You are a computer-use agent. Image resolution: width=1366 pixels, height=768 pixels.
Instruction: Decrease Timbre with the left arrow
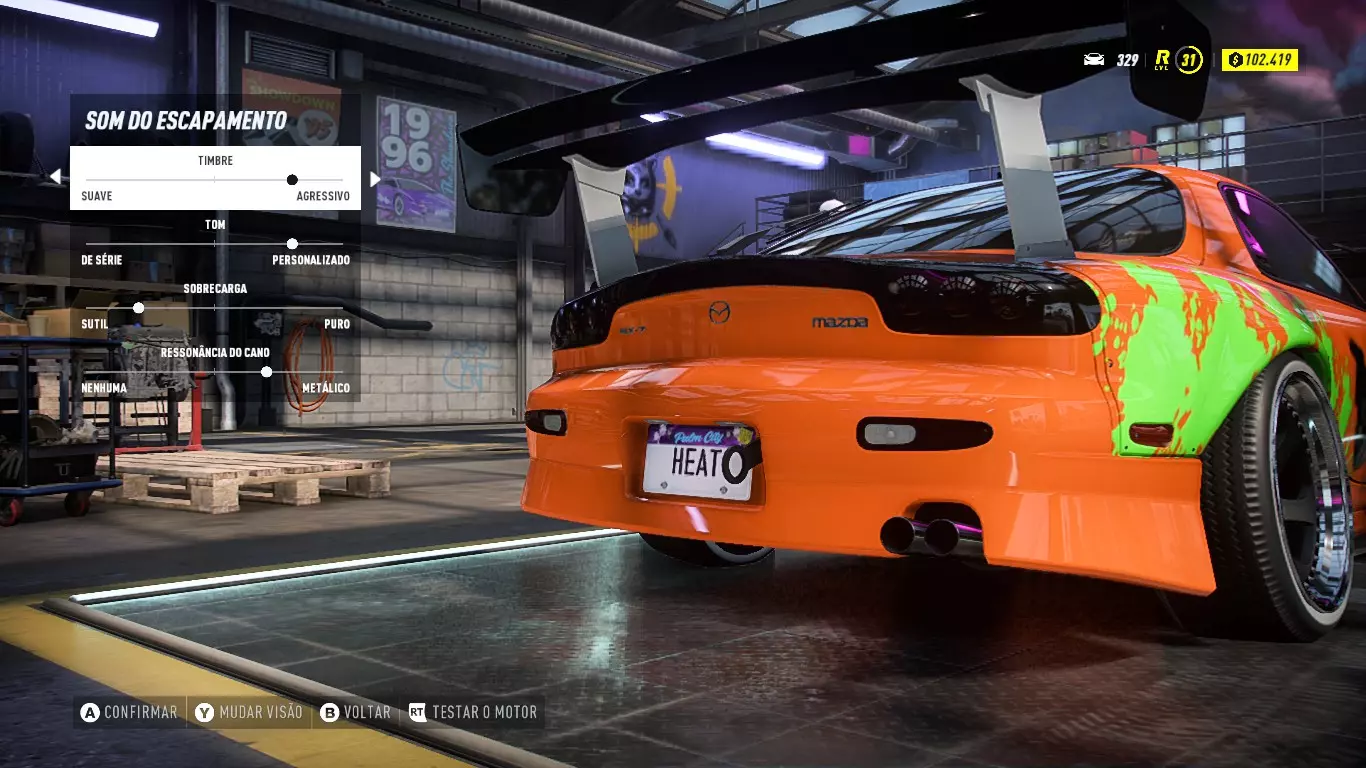[x=55, y=178]
